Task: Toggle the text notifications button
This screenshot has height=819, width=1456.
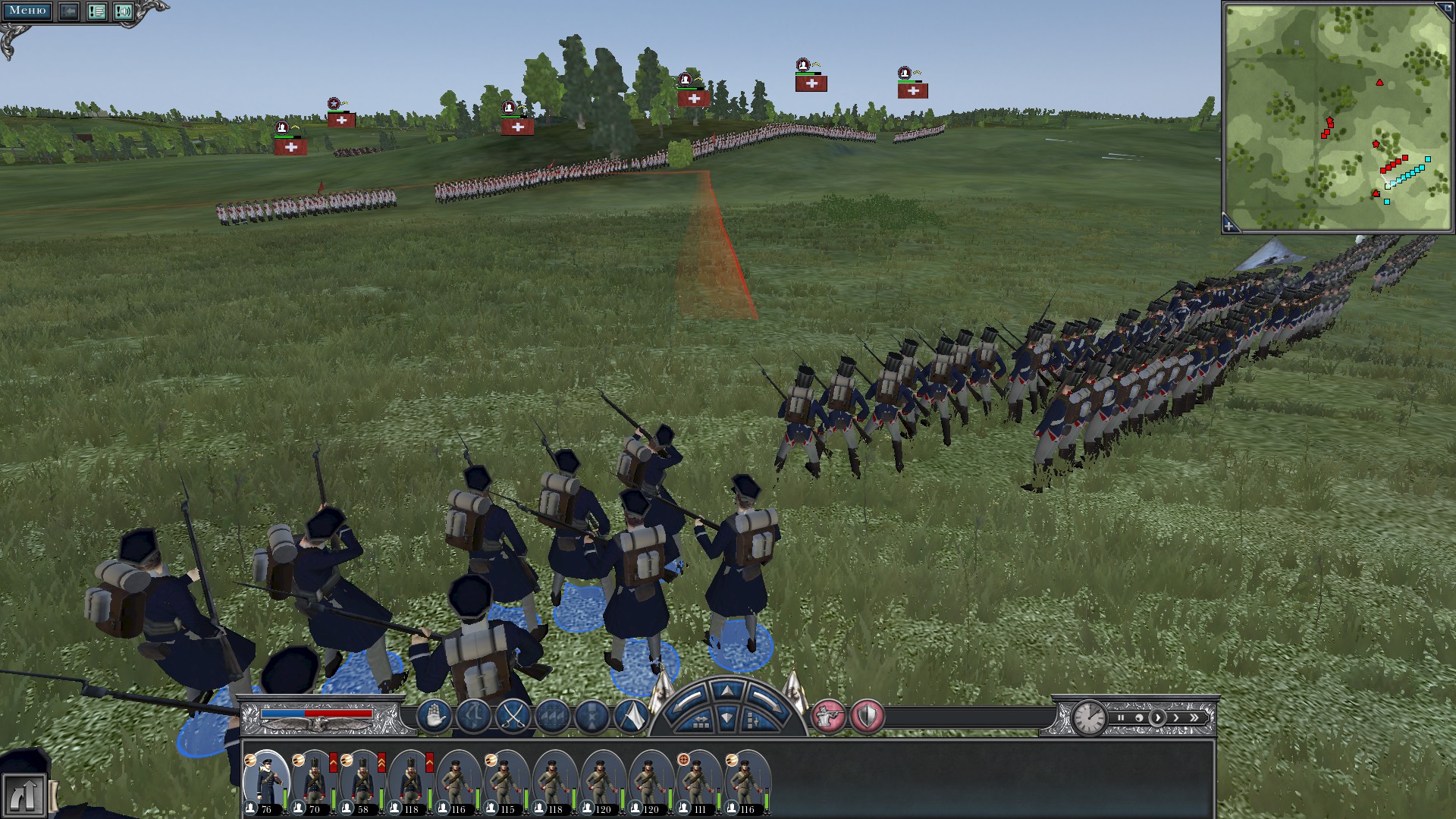Action: pos(96,11)
